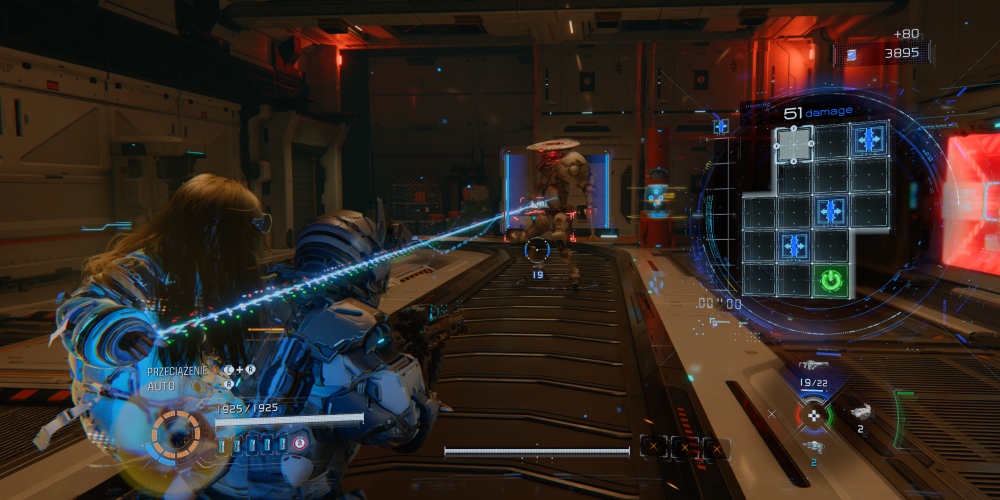Select the green power tile in the grid
The image size is (1000, 500).
click(830, 280)
